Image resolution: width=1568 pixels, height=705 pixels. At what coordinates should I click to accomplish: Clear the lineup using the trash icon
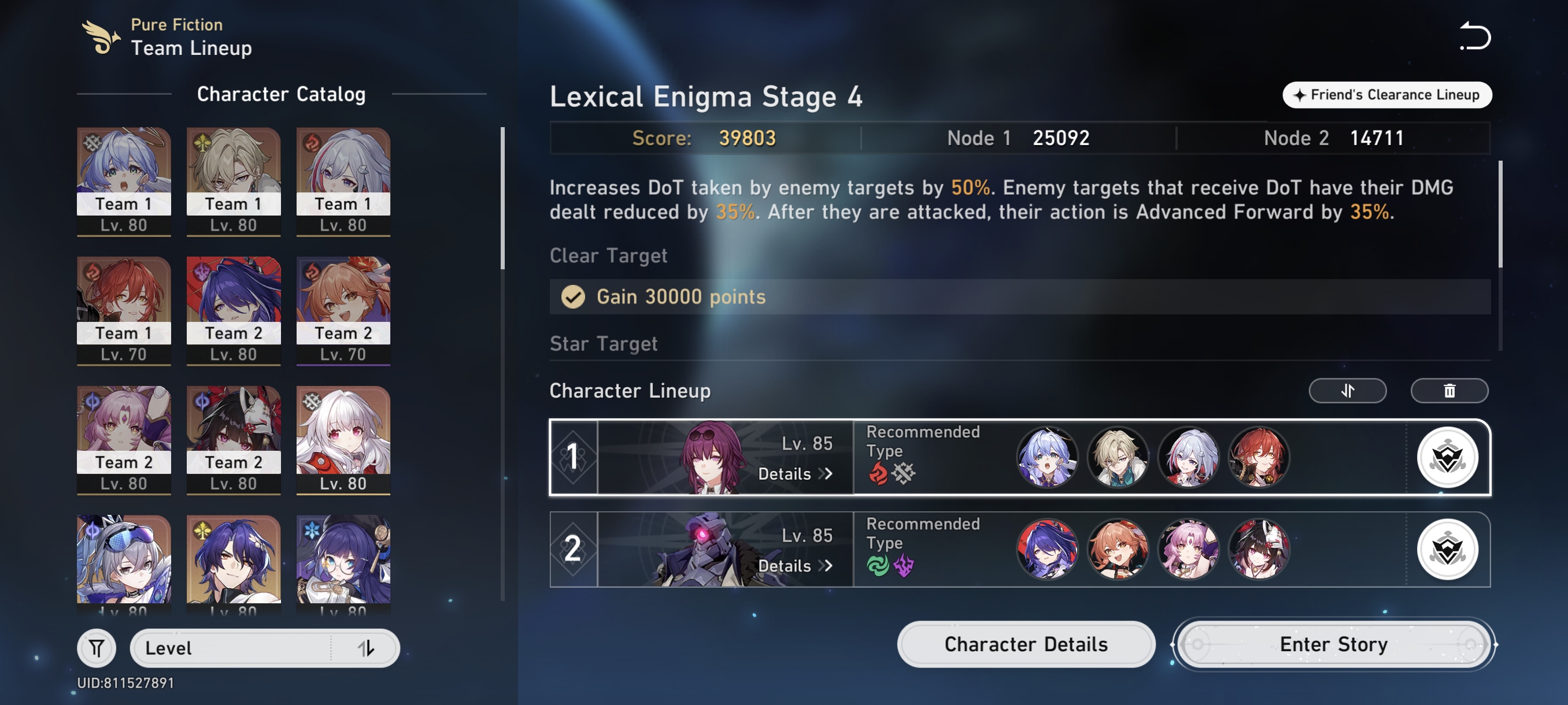tap(1449, 391)
